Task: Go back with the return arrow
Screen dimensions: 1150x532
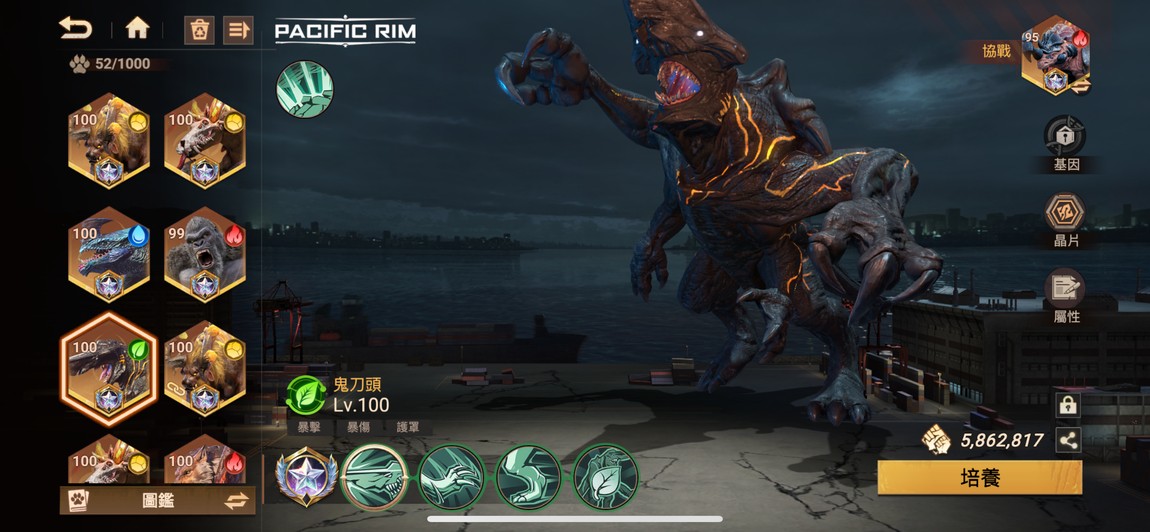Action: coord(75,28)
